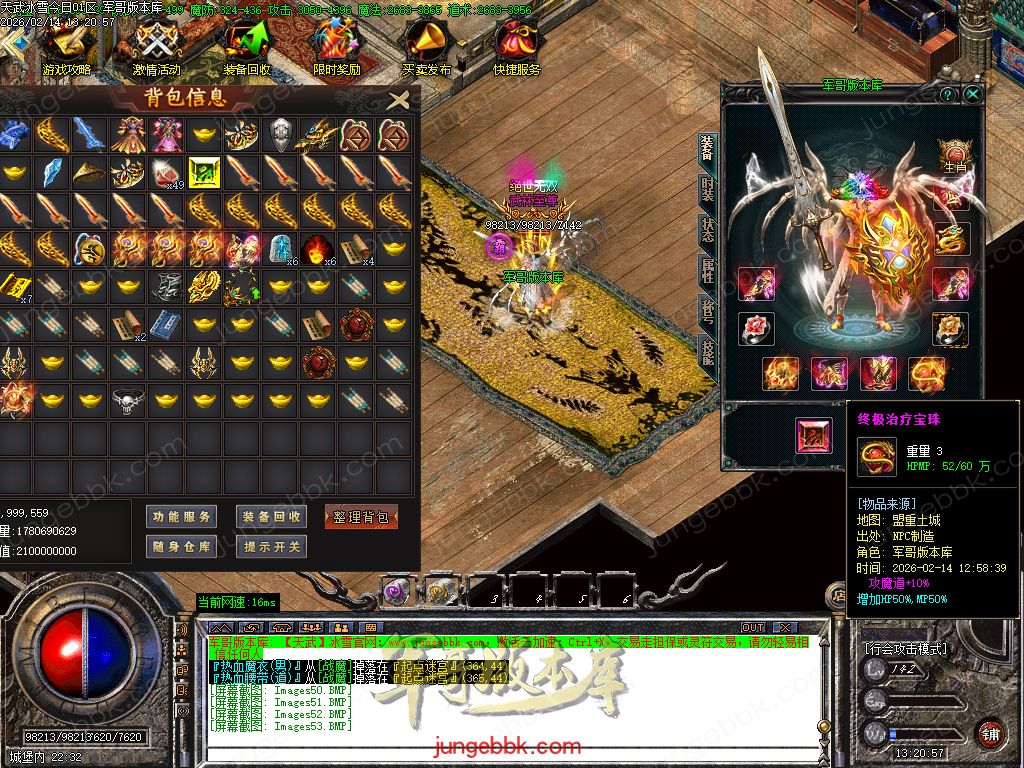Click the 装备回收 green arrow icon
This screenshot has width=1024, height=768.
click(x=246, y=45)
